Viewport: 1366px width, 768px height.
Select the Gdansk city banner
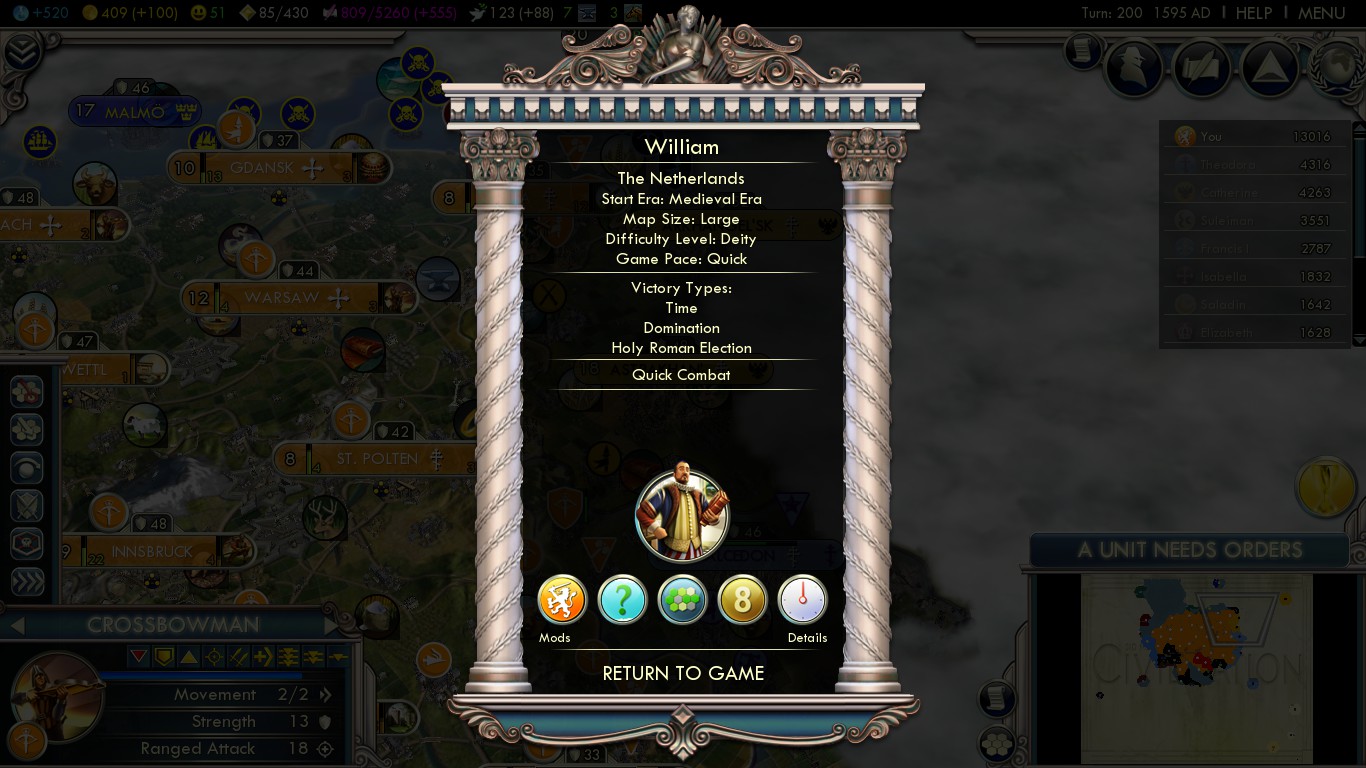(262, 168)
